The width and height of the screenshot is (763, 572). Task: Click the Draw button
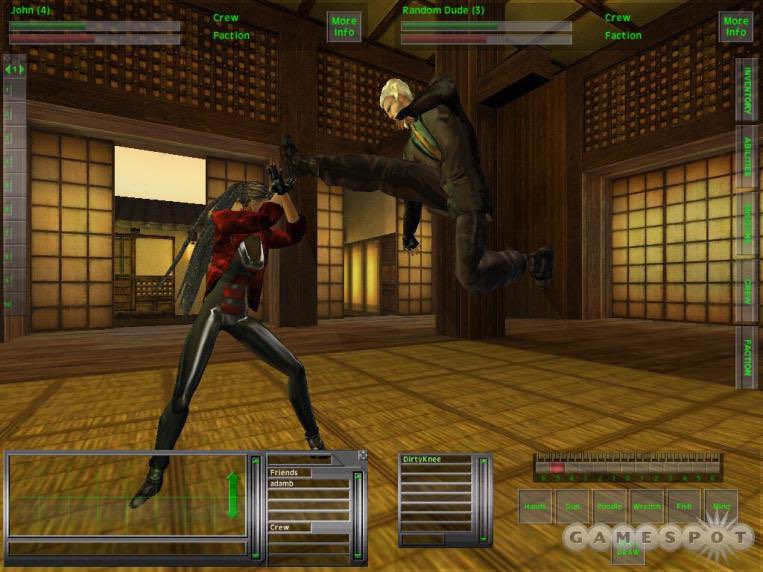tap(628, 550)
